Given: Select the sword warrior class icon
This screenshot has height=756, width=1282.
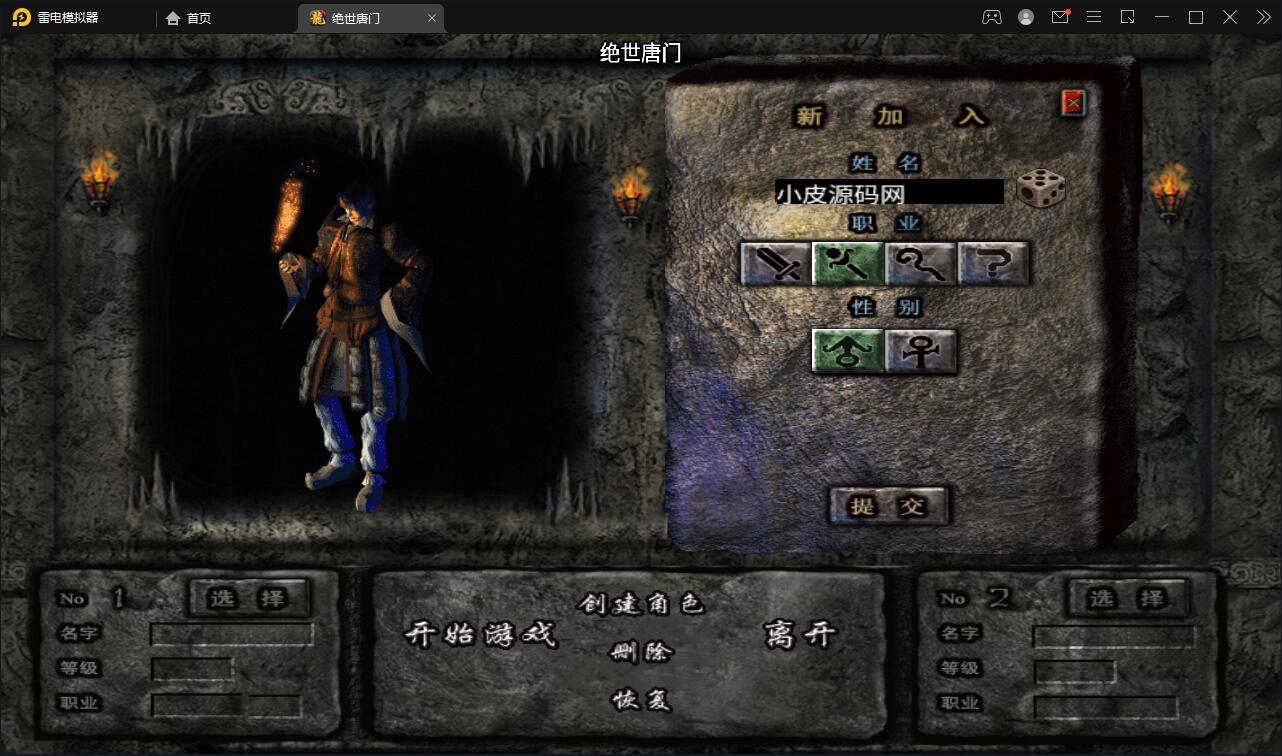Looking at the screenshot, I should pyautogui.click(x=775, y=263).
